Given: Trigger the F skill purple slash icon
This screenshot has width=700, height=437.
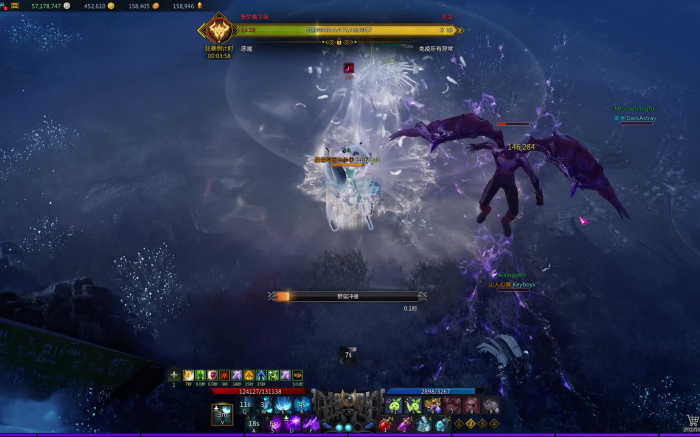Looking at the screenshot, I should (310, 424).
